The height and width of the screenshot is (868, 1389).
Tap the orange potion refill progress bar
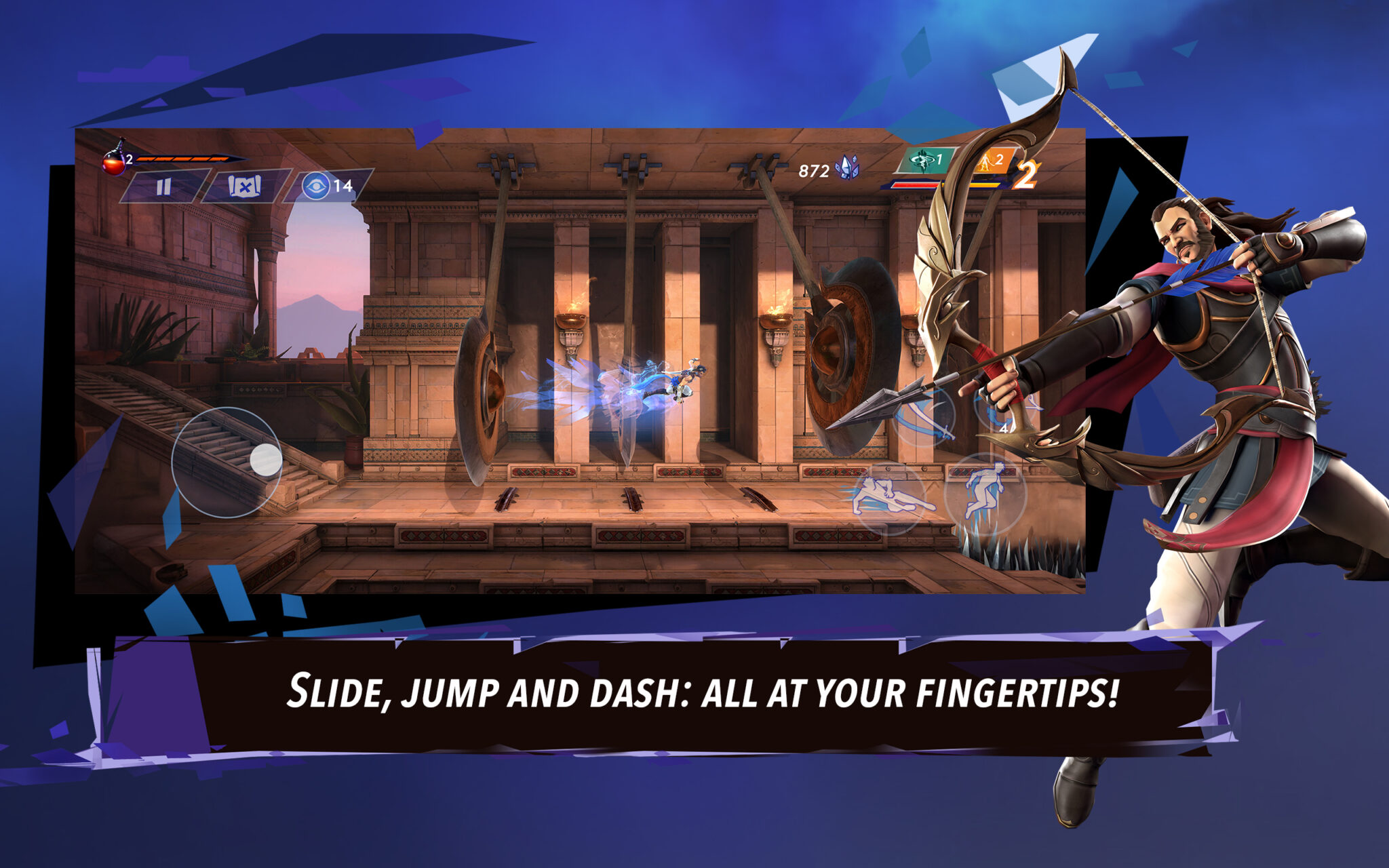[183, 159]
